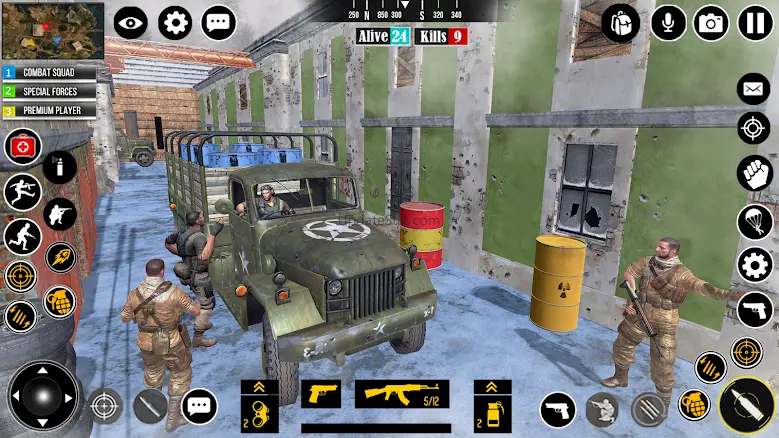Take a screenshot with the camera icon
The height and width of the screenshot is (438, 779).
pyautogui.click(x=711, y=22)
